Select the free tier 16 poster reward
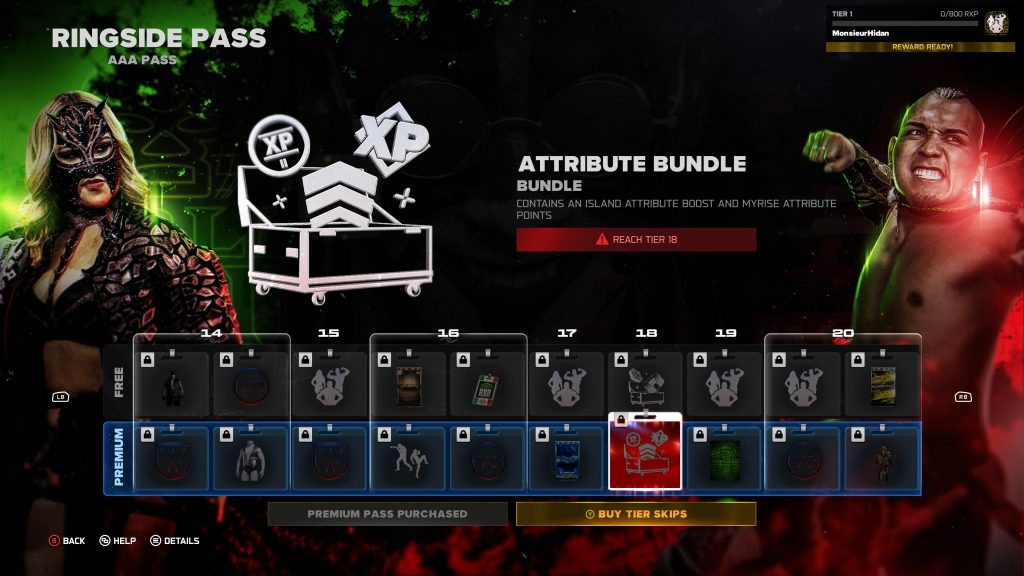 pyautogui.click(x=408, y=385)
